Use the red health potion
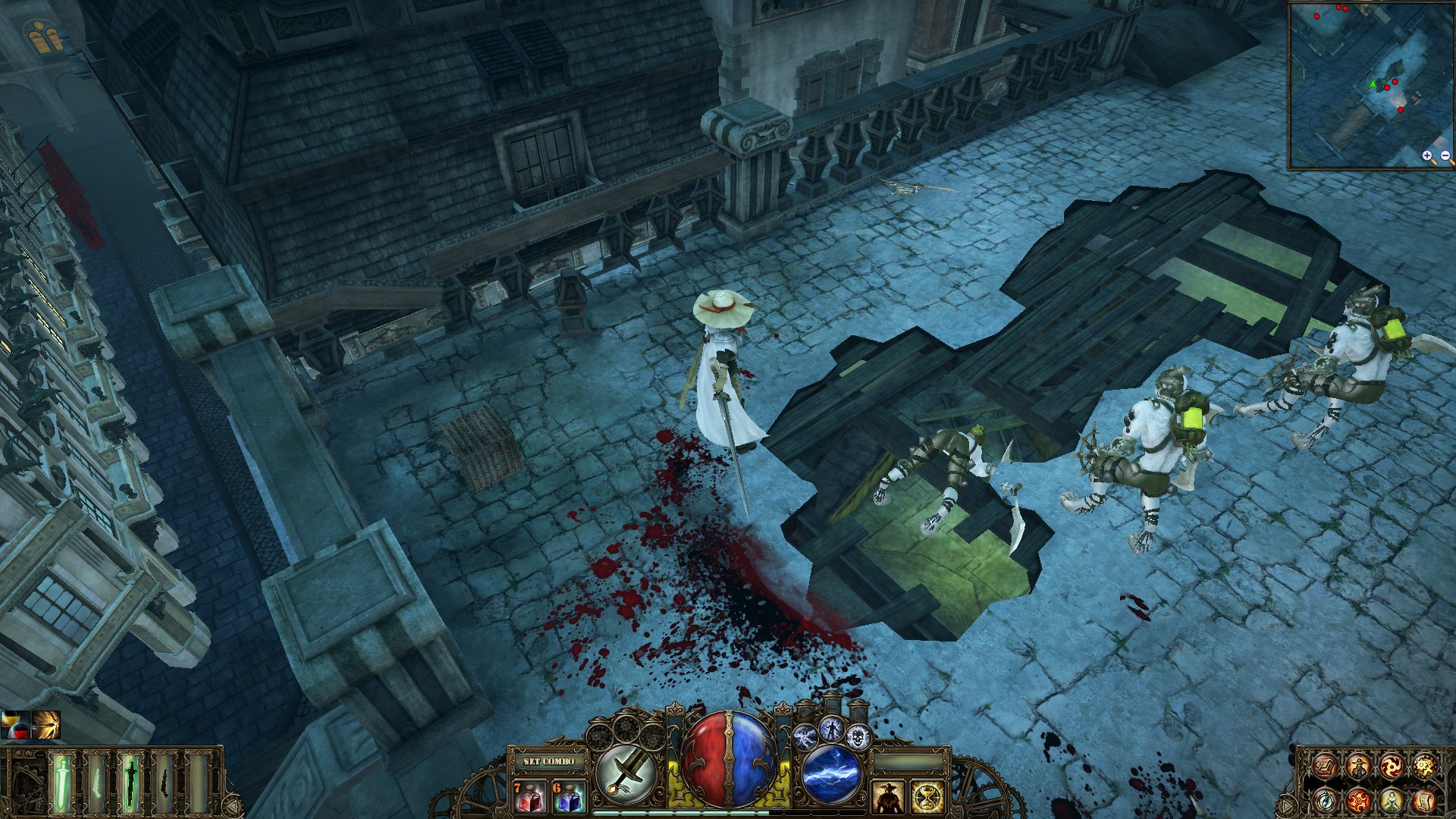The height and width of the screenshot is (819, 1456). point(529,797)
